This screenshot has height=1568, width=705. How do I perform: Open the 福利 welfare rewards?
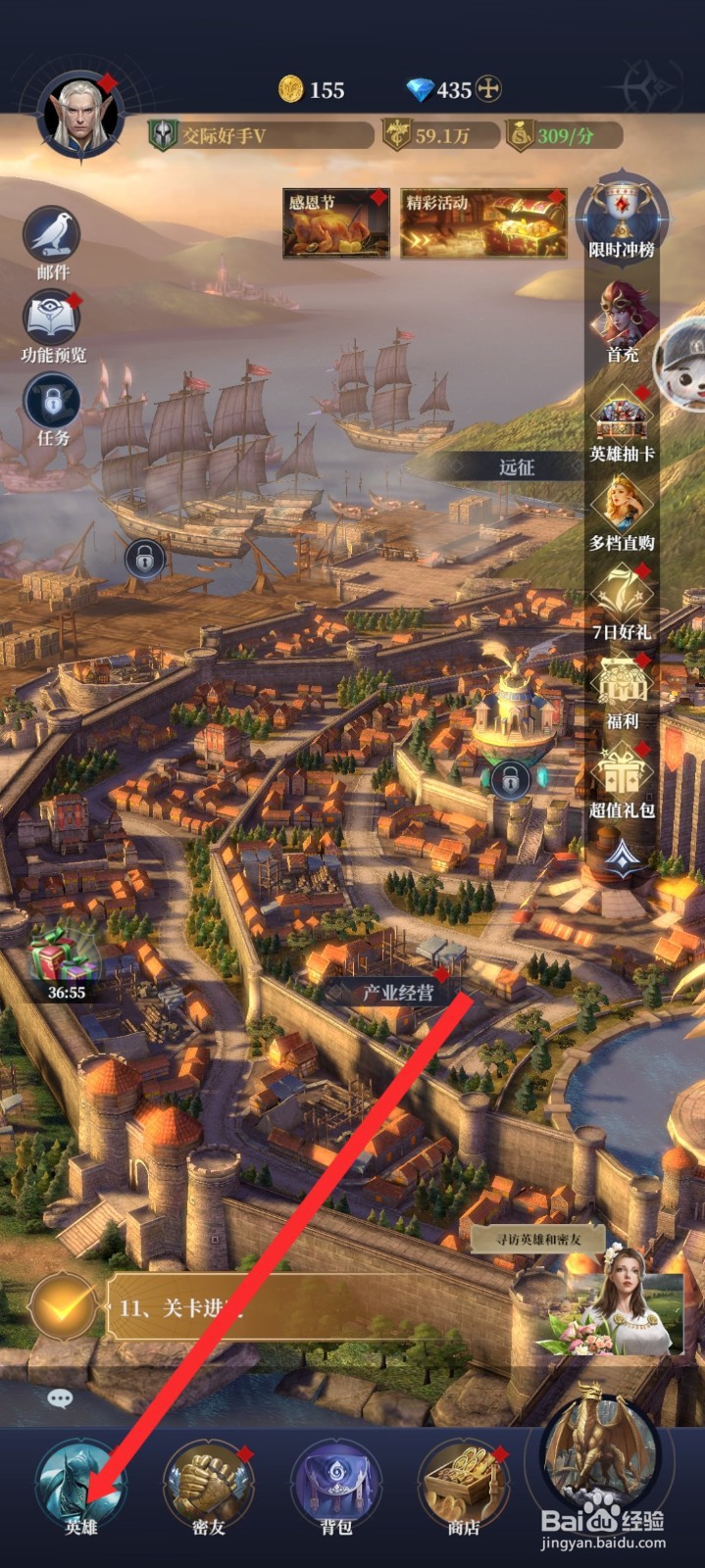tap(622, 688)
